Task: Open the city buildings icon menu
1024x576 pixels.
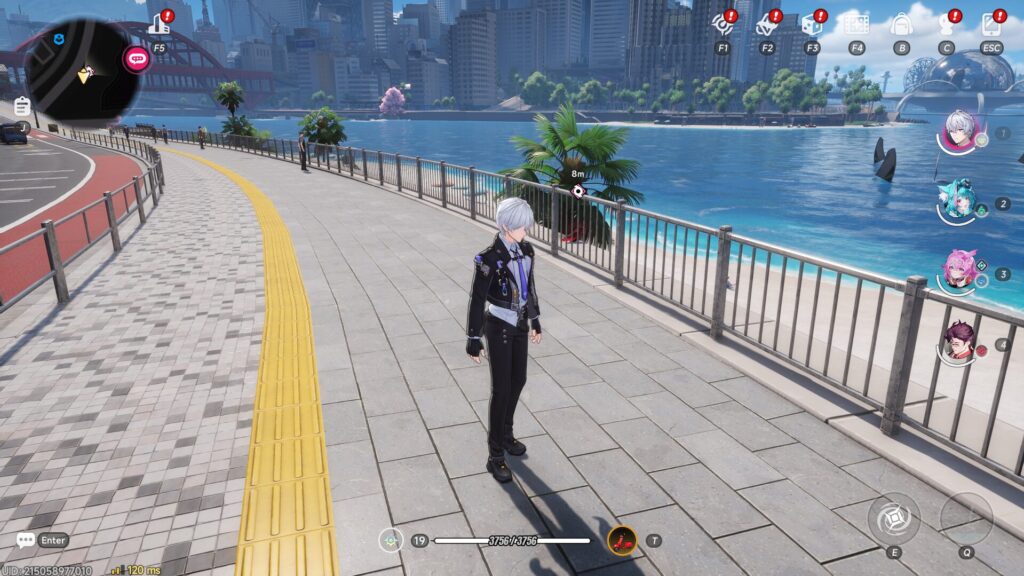Action: pos(158,26)
